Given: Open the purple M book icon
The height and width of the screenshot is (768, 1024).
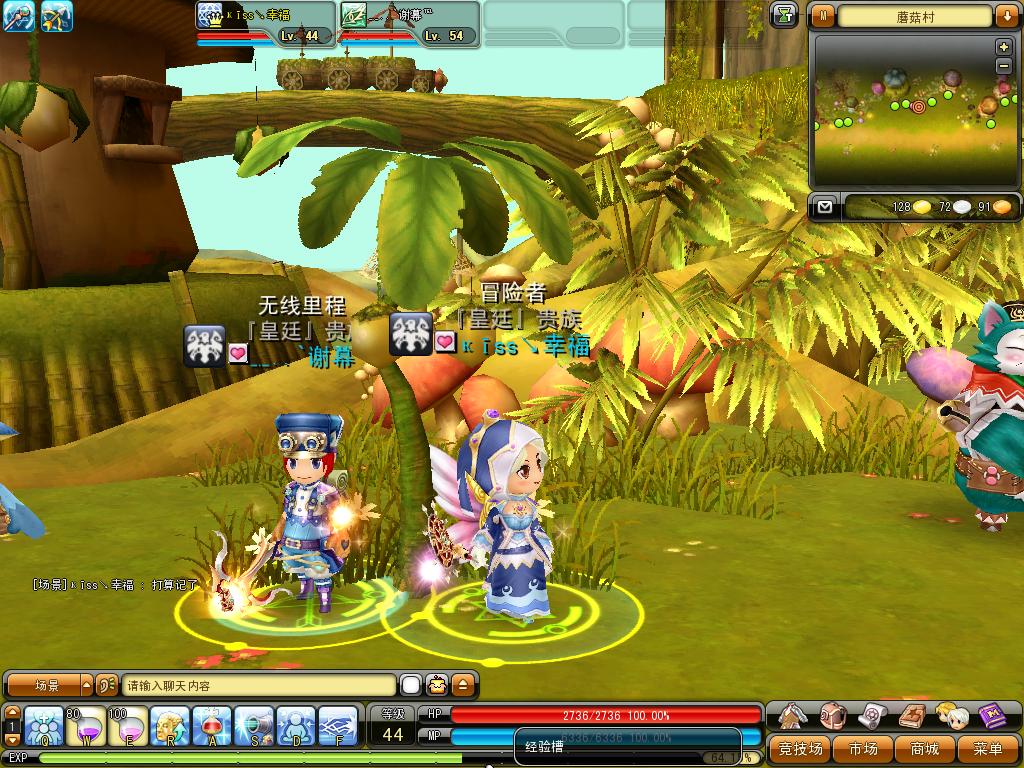Looking at the screenshot, I should (991, 716).
